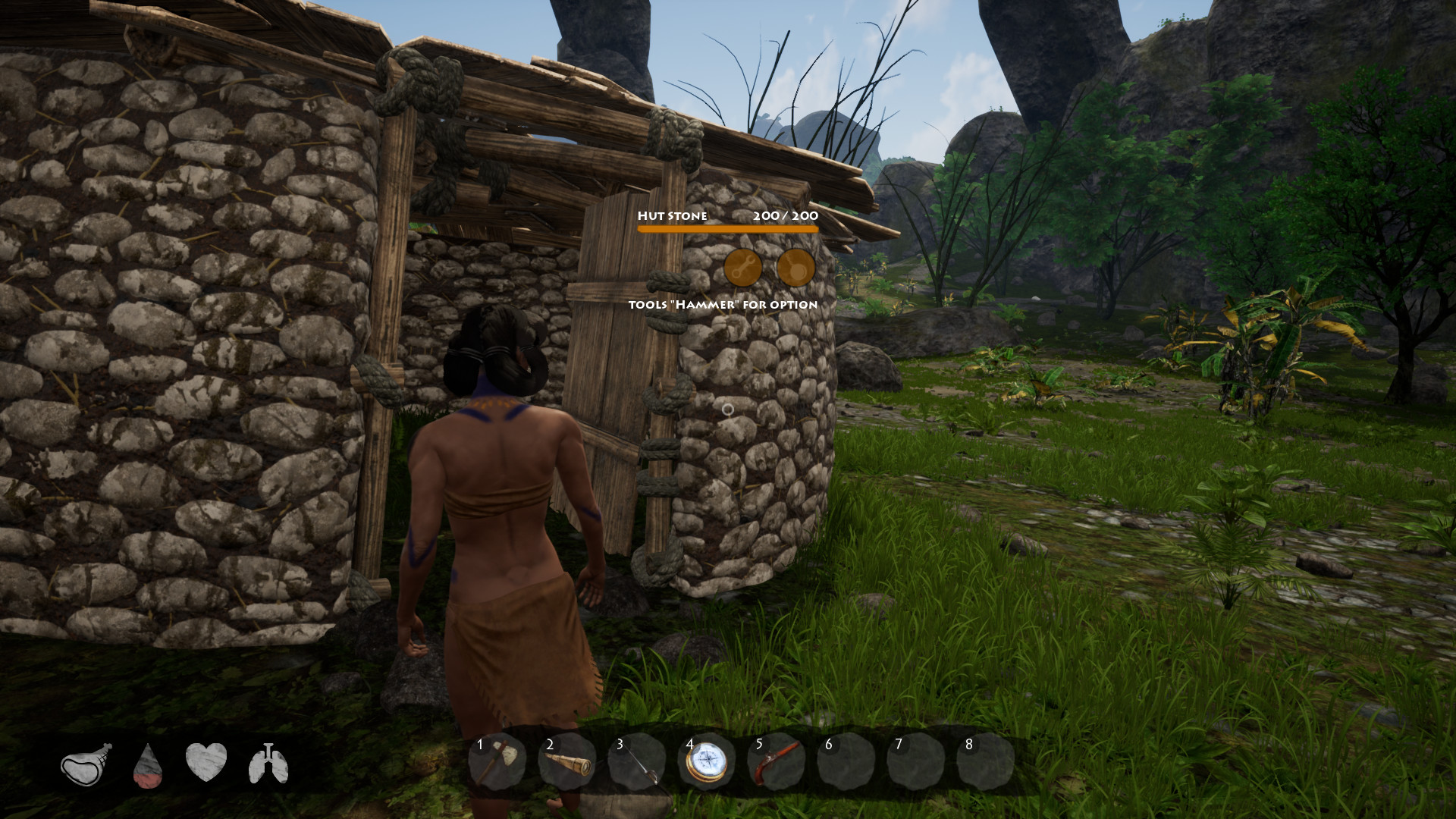The width and height of the screenshot is (1456, 819).
Task: Click the lungs oxygen status icon
Action: (269, 764)
